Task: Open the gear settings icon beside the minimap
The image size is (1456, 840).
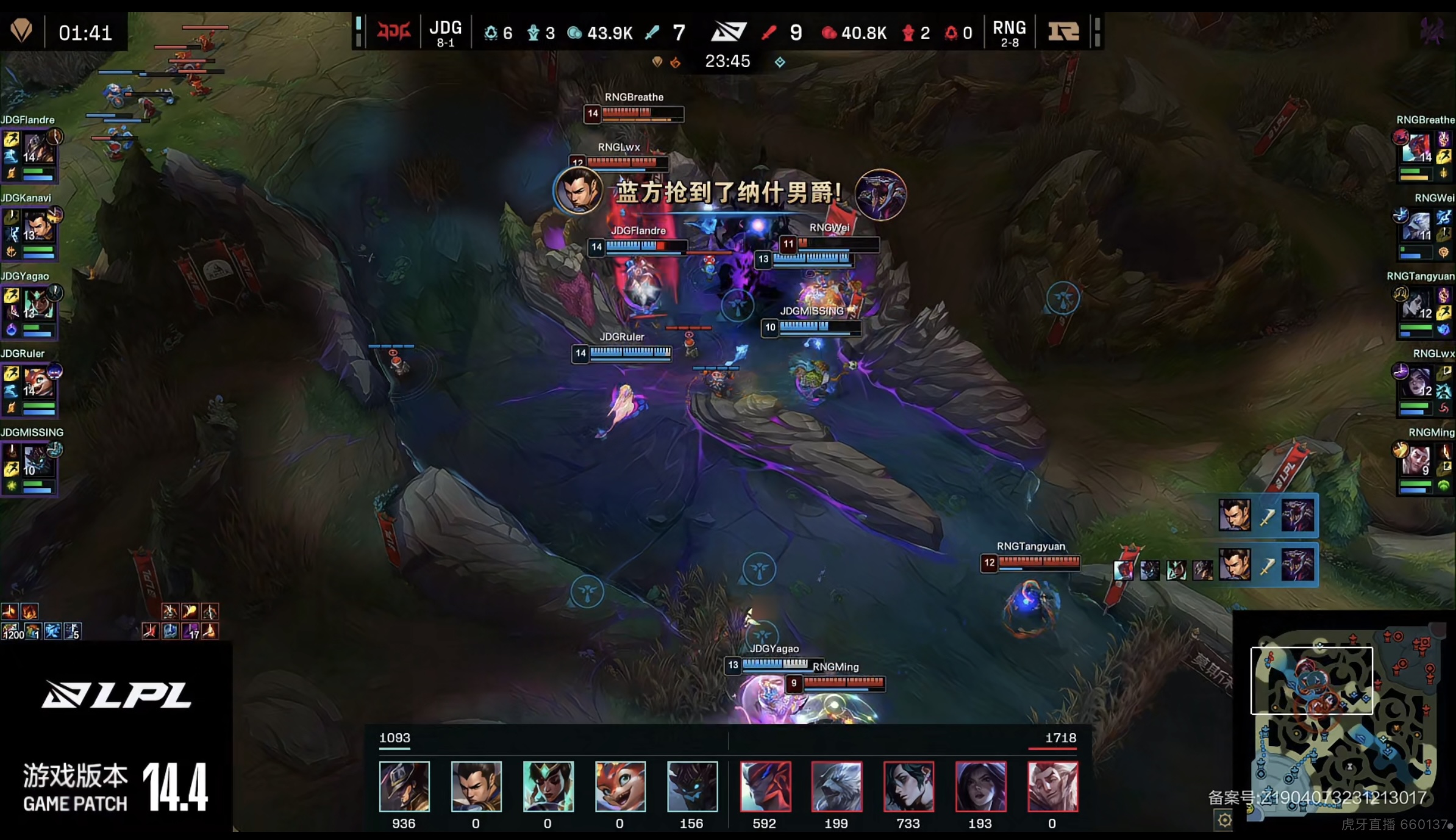Action: click(1224, 820)
